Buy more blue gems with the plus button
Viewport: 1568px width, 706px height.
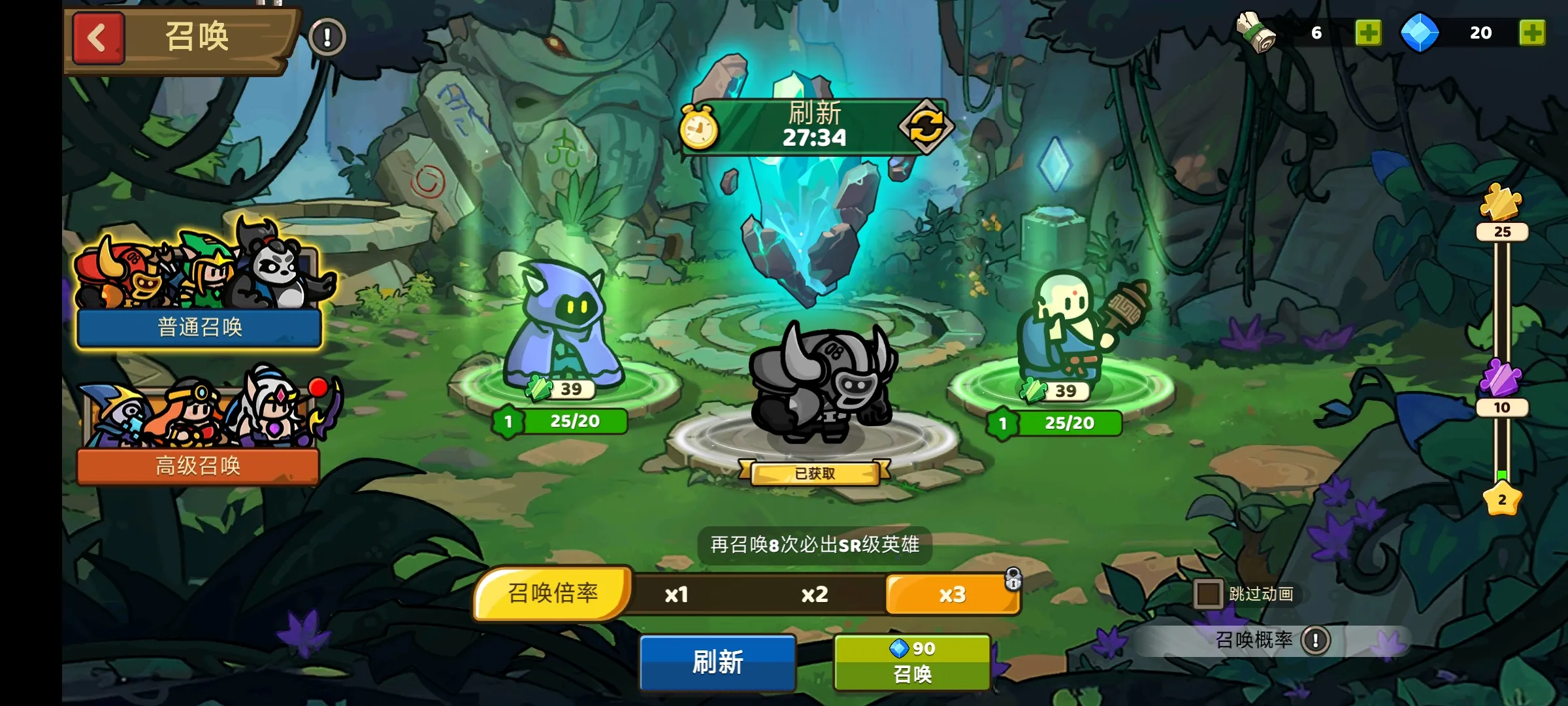1532,33
